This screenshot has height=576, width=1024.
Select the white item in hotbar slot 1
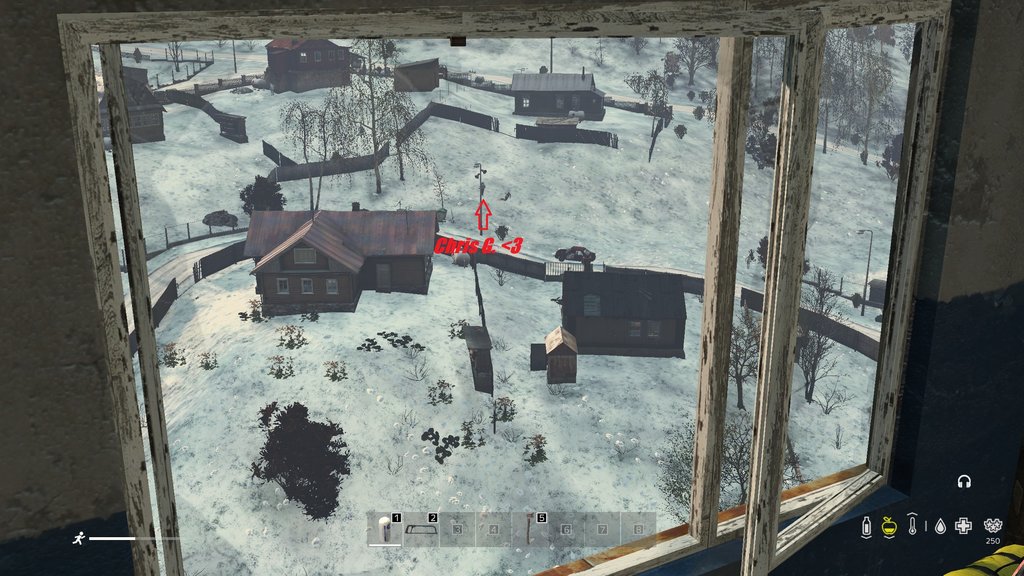(384, 529)
